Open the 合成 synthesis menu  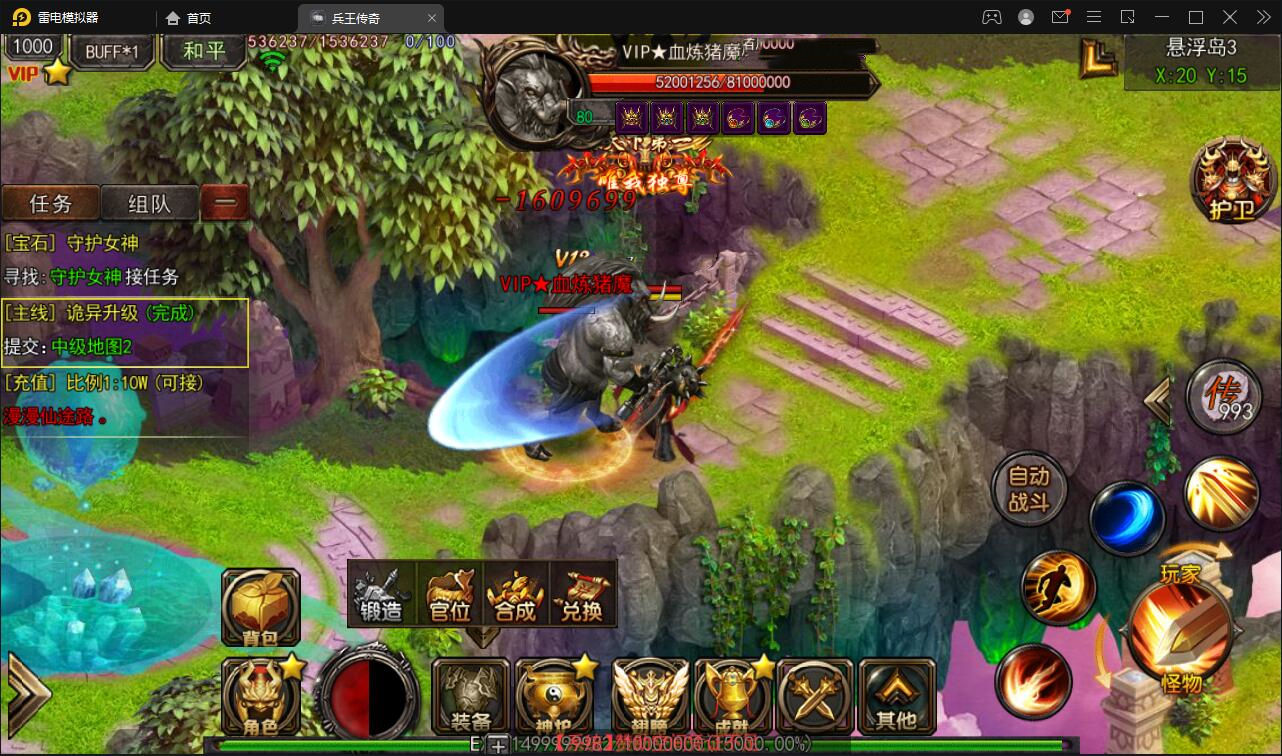[x=515, y=594]
